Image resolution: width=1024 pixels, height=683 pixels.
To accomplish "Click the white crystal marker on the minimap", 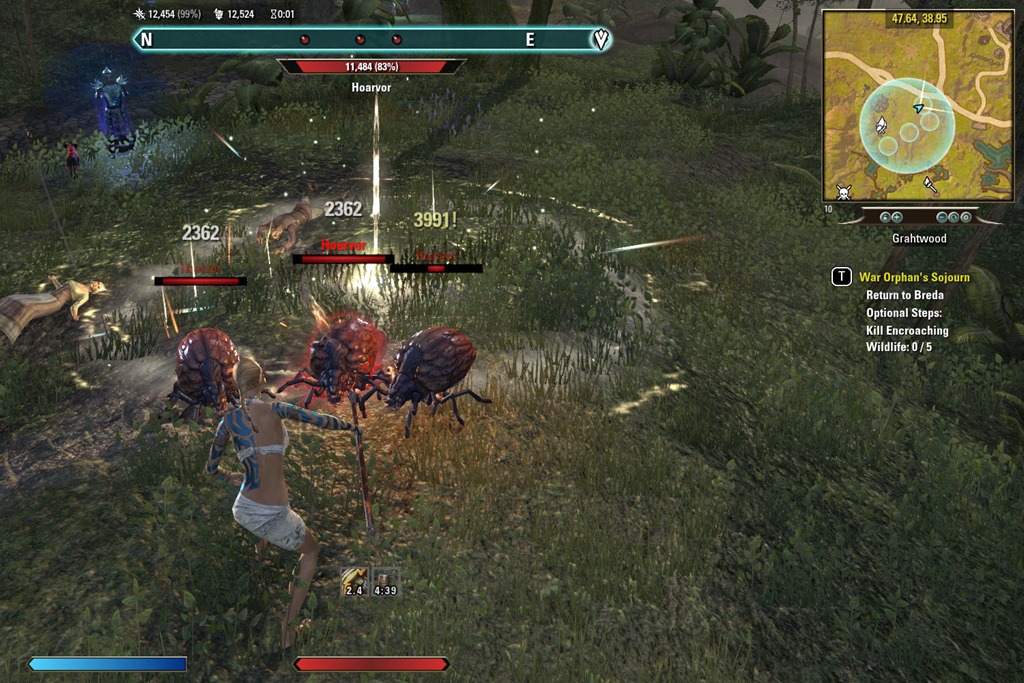I will (x=881, y=125).
